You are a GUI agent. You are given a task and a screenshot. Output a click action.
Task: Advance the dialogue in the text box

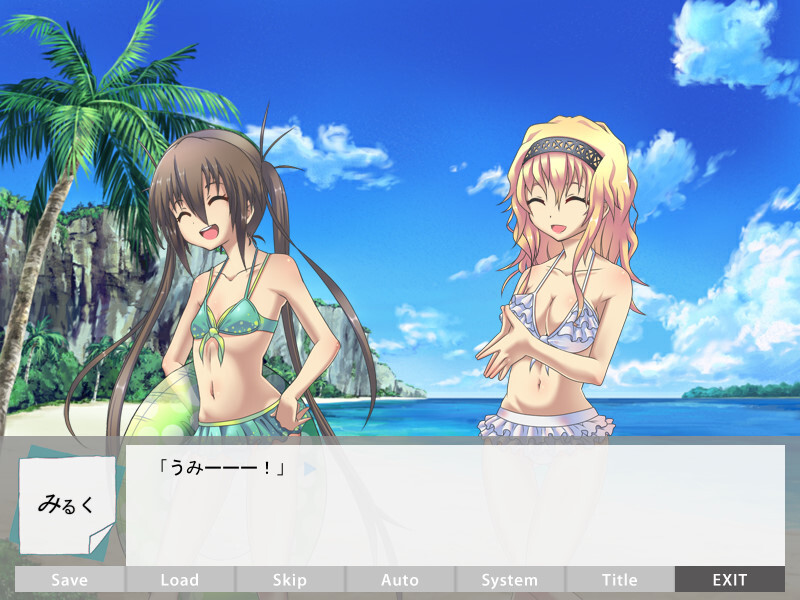click(455, 505)
